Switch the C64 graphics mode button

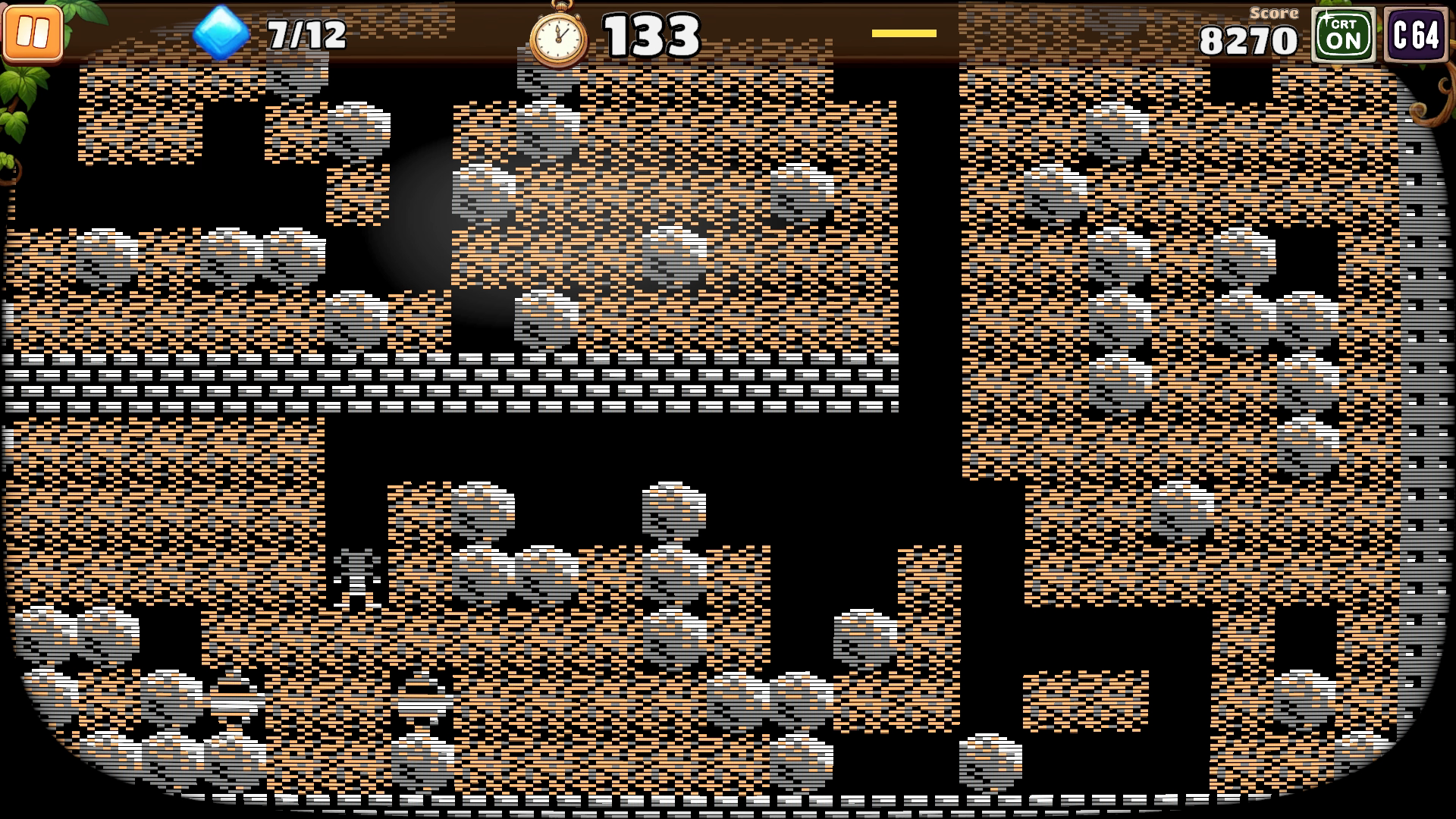pos(1415,35)
